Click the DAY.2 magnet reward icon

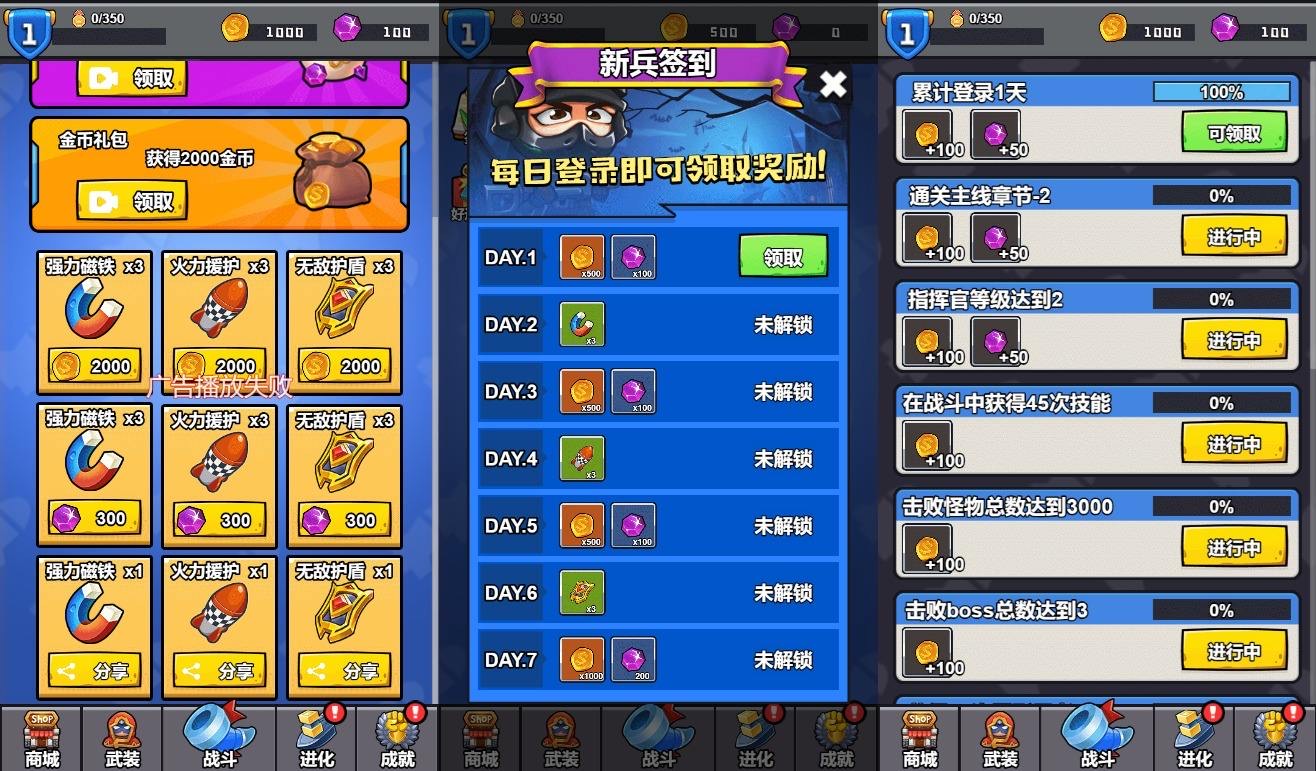583,324
